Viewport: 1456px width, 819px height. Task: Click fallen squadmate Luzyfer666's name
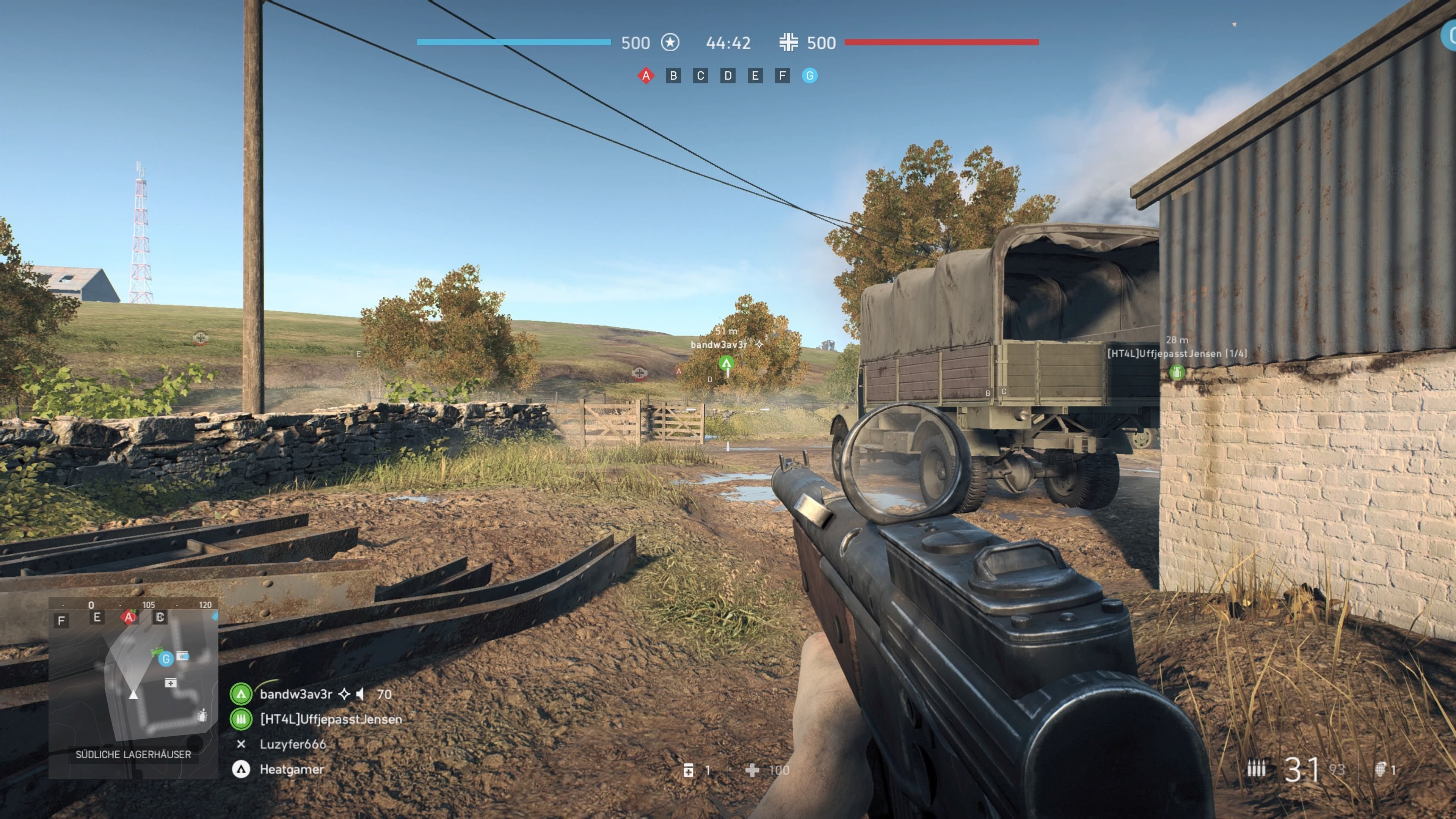(x=294, y=744)
